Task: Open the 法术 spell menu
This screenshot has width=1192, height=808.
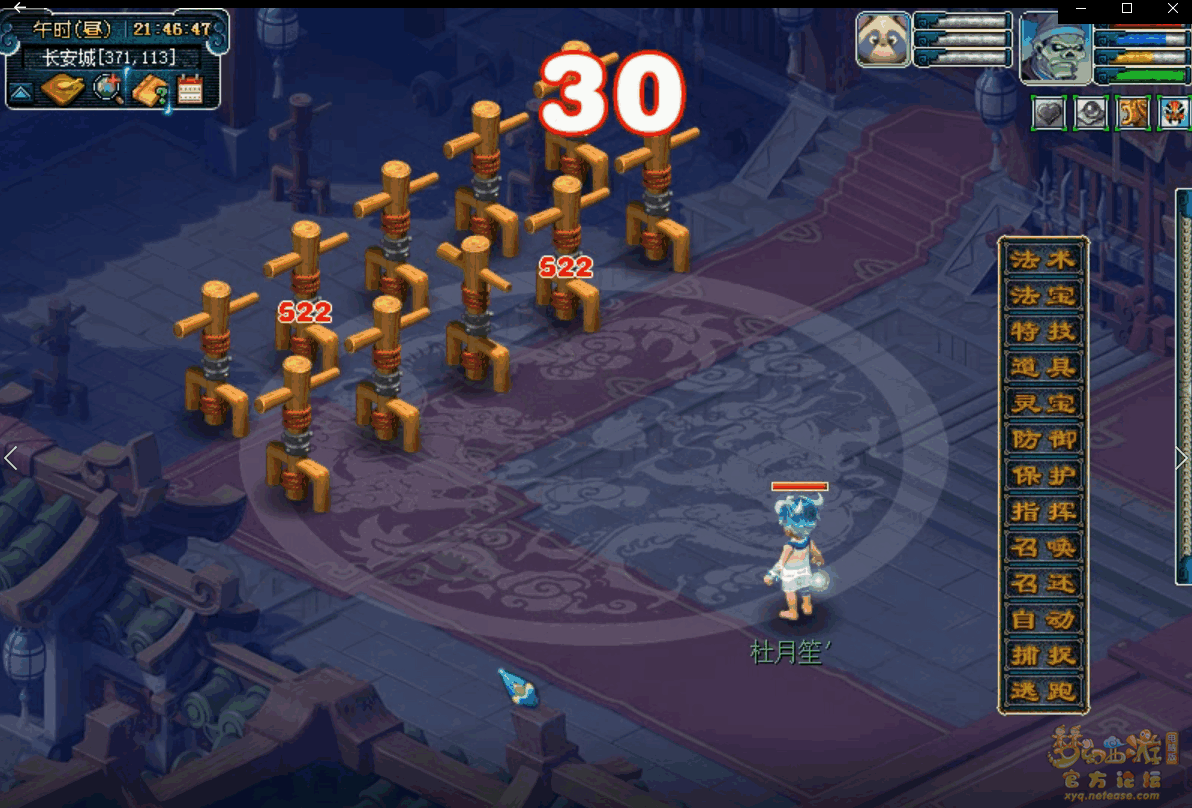Action: coord(1043,260)
